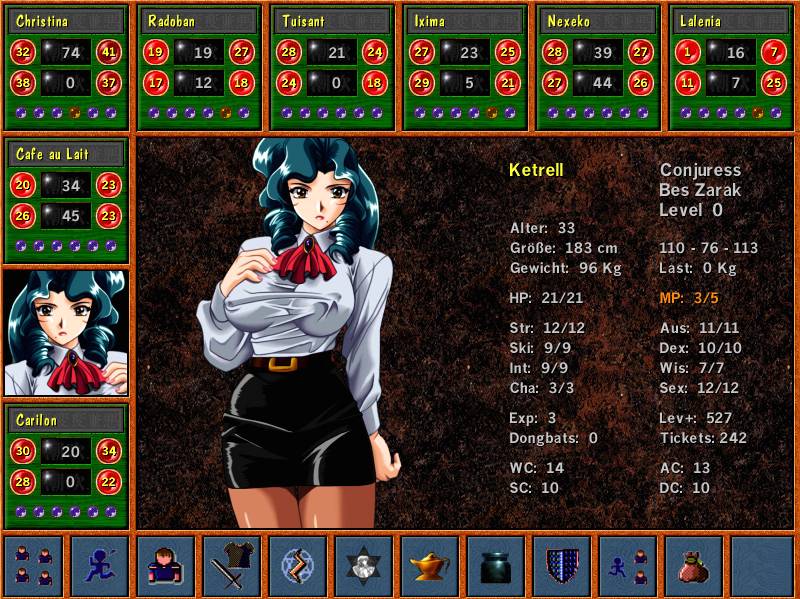Image resolution: width=800 pixels, height=599 pixels.
Task: Open the character bust icon
Action: [x=166, y=566]
